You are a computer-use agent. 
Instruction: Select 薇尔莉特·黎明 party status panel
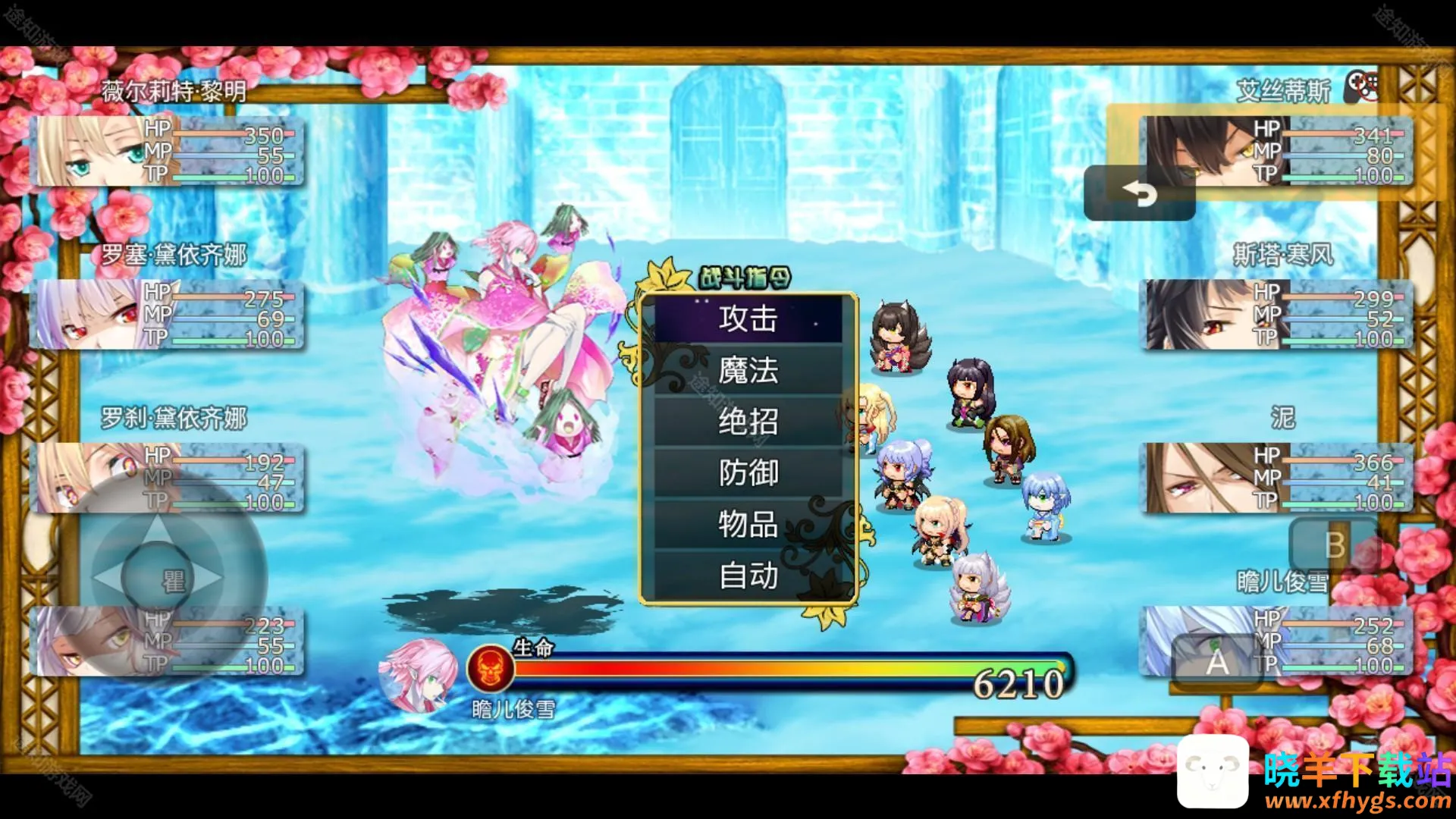click(x=167, y=152)
